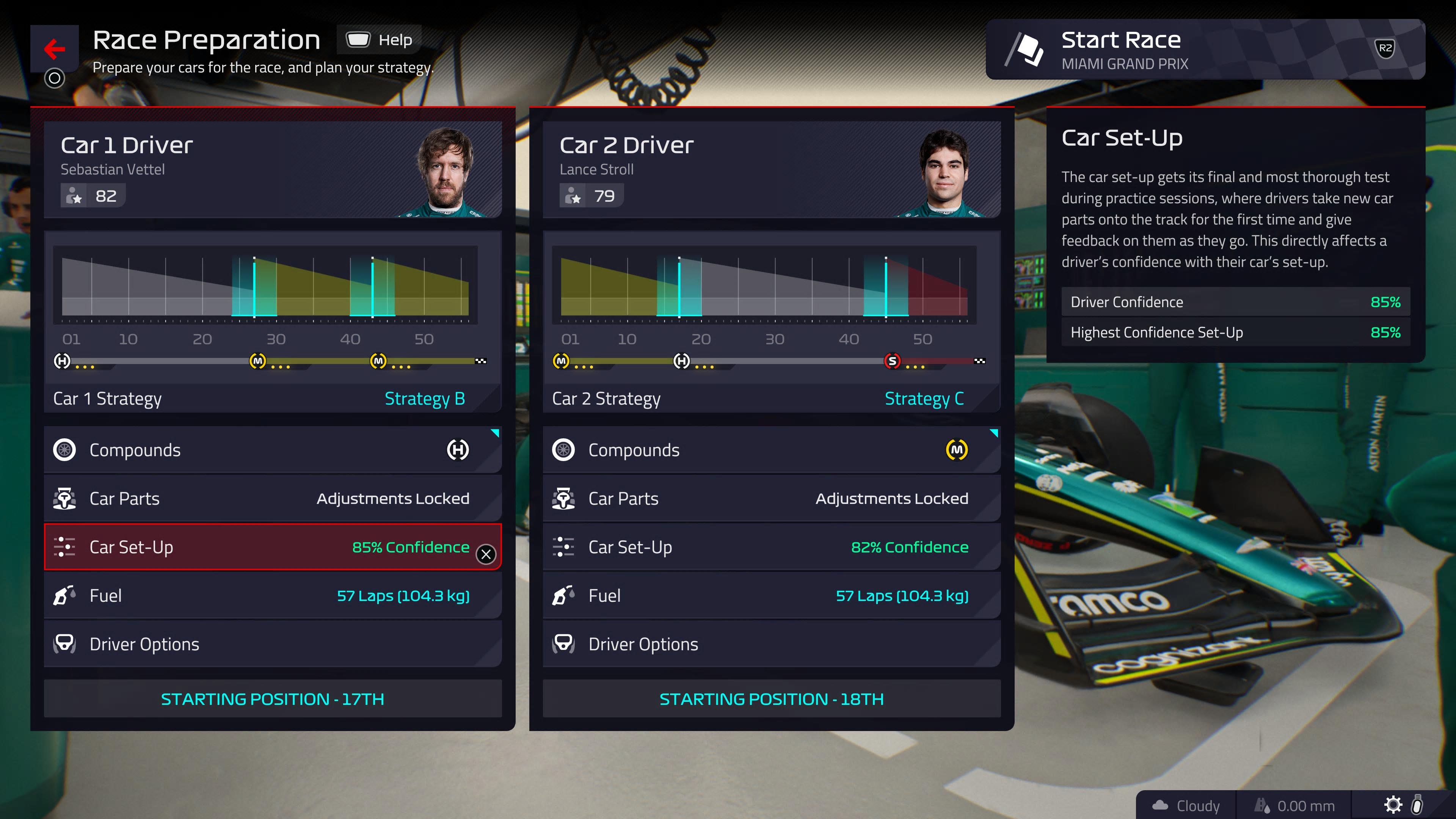Screen dimensions: 1456x819
Task: Click the Car Parts helmet icon for Car 2
Action: point(563,498)
